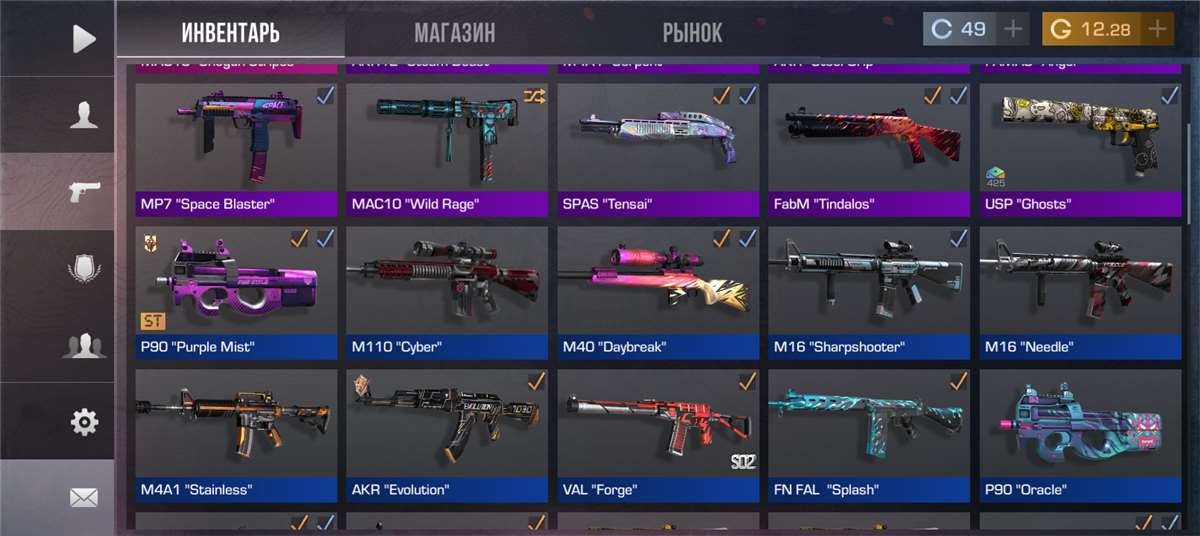Image resolution: width=1200 pixels, height=536 pixels.
Task: Open the player profile sidebar icon
Action: click(84, 115)
